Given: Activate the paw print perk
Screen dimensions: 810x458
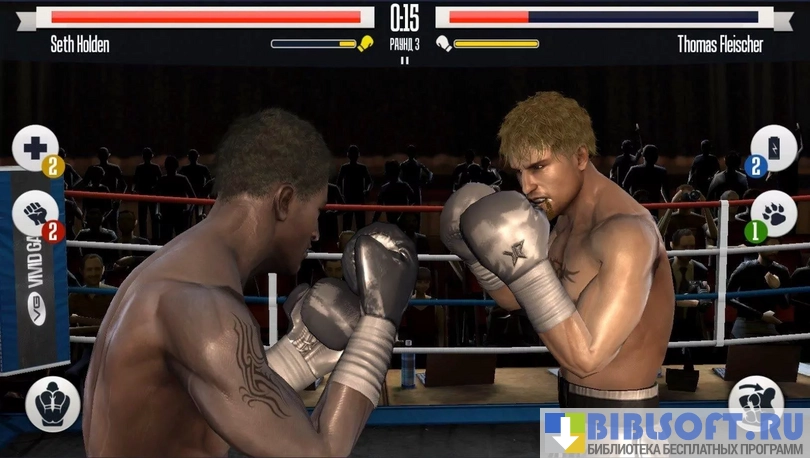Looking at the screenshot, I should (772, 213).
